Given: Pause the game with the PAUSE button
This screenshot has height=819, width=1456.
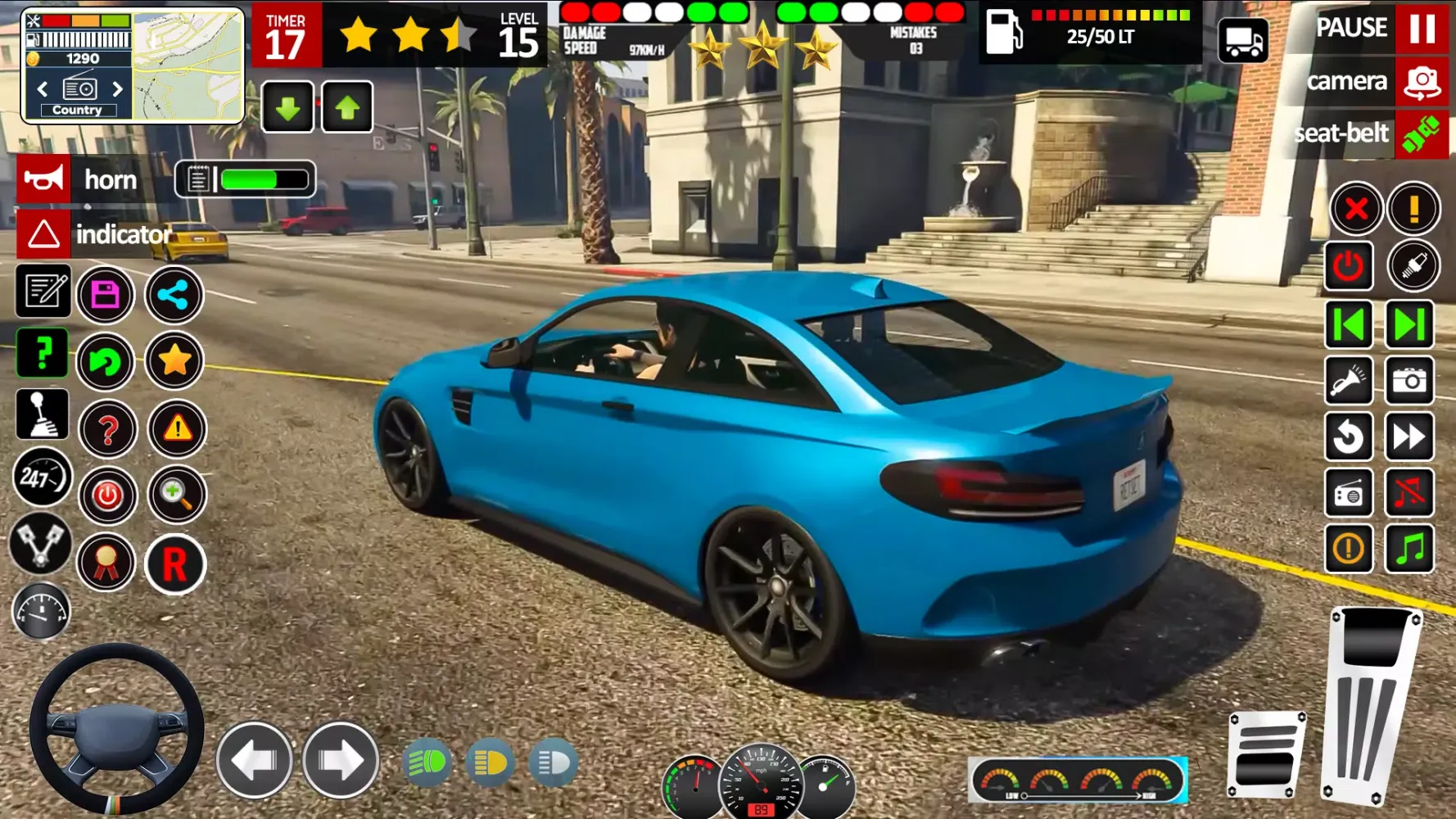Looking at the screenshot, I should click(1422, 29).
